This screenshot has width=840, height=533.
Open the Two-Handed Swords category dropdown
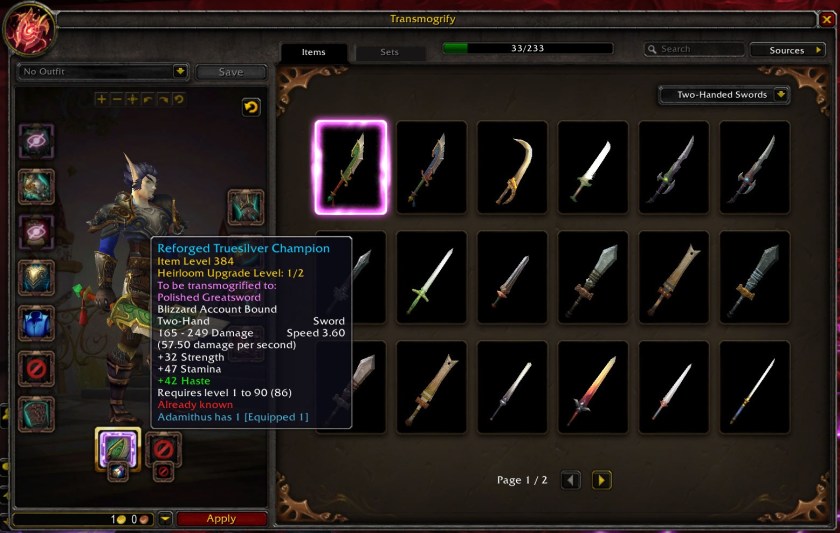[x=724, y=95]
